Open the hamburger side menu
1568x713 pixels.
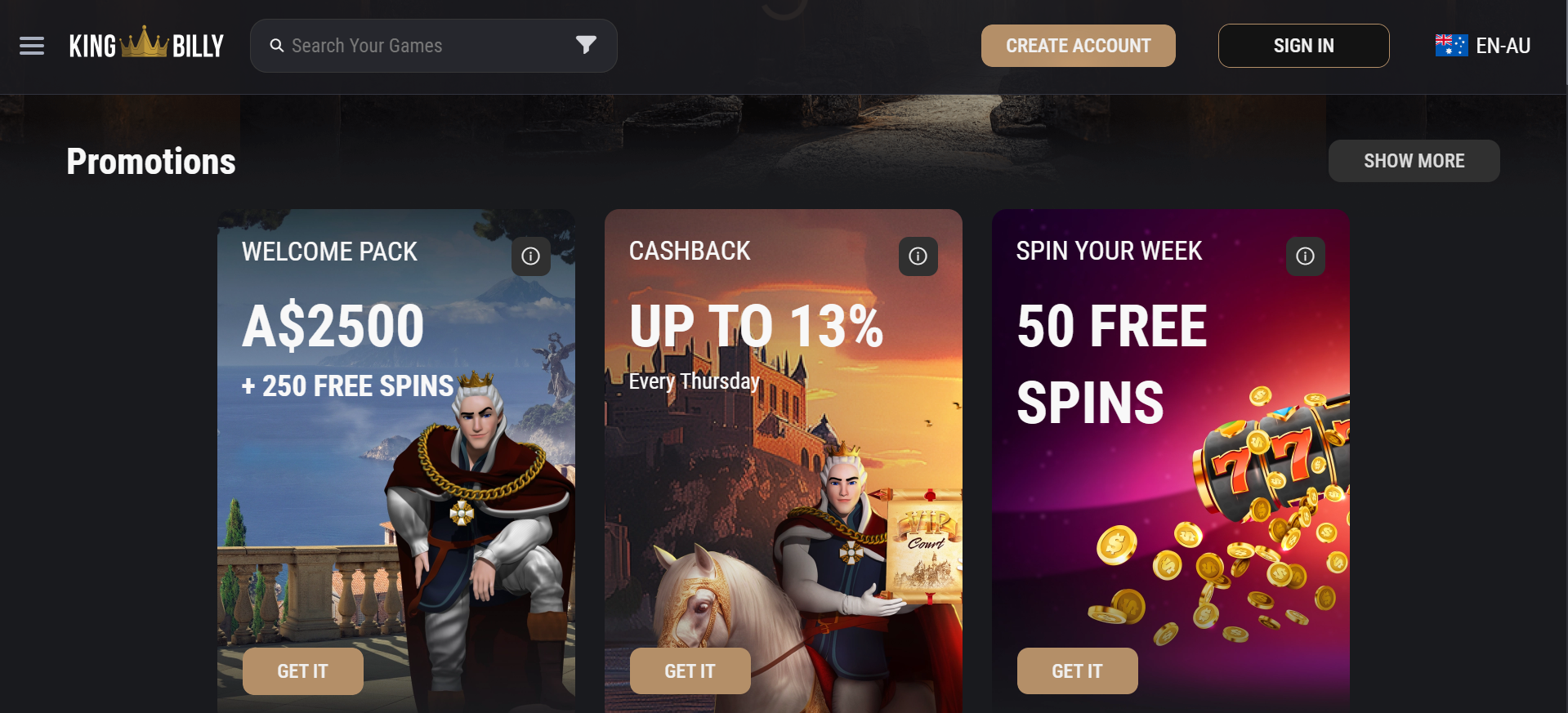(32, 46)
